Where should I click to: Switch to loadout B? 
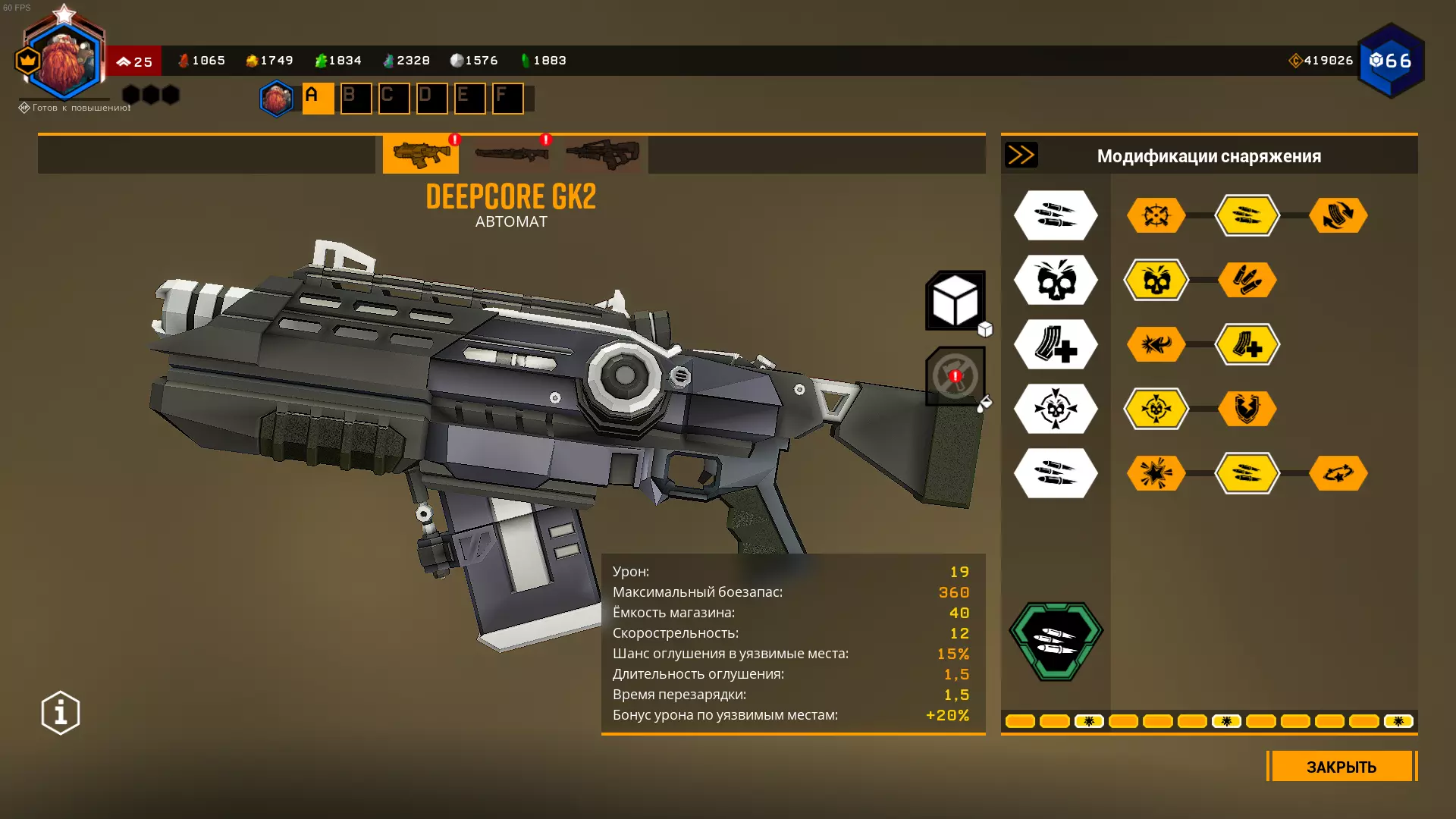[x=356, y=98]
